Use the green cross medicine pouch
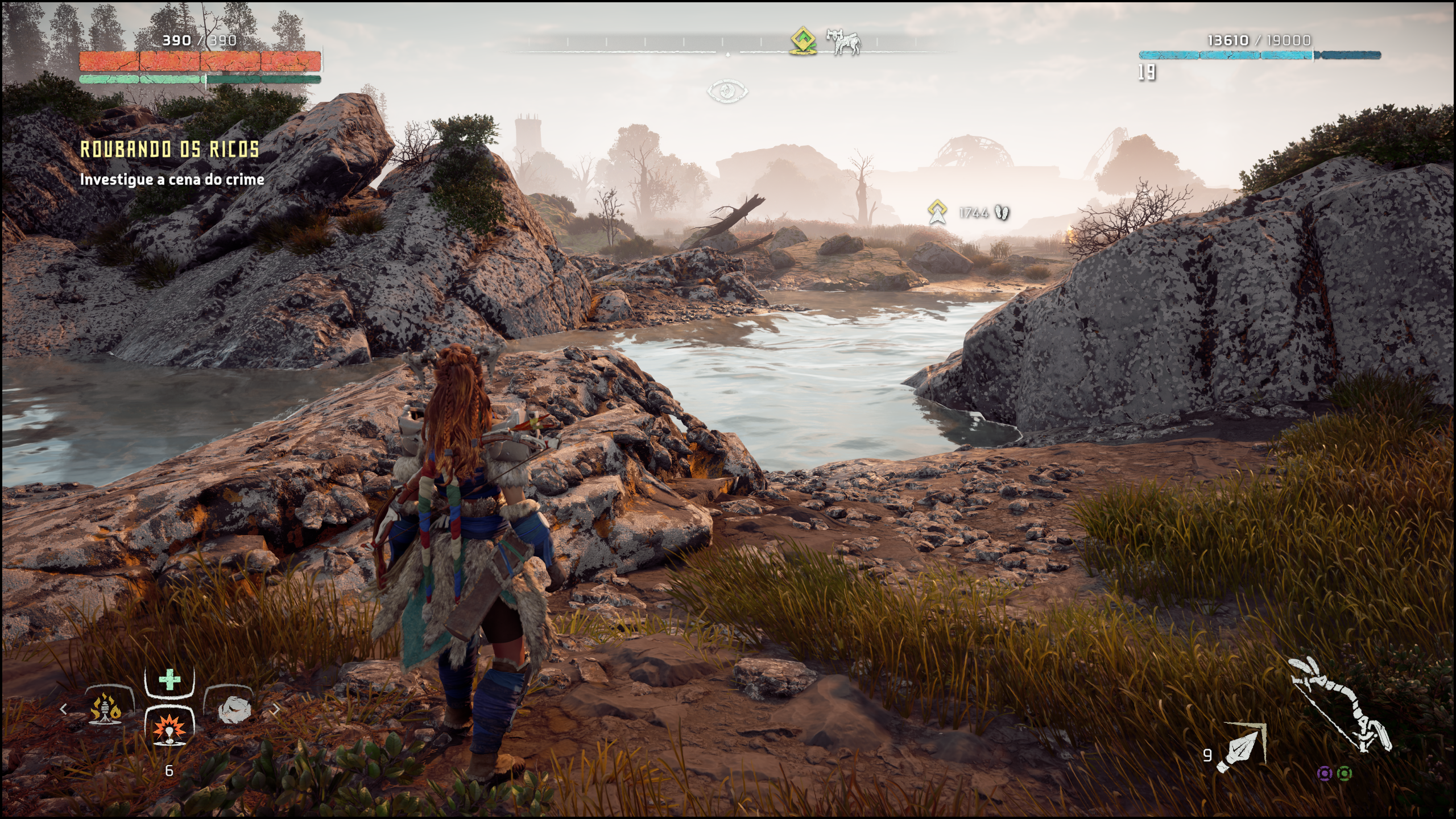Image resolution: width=1456 pixels, height=819 pixels. click(x=169, y=680)
